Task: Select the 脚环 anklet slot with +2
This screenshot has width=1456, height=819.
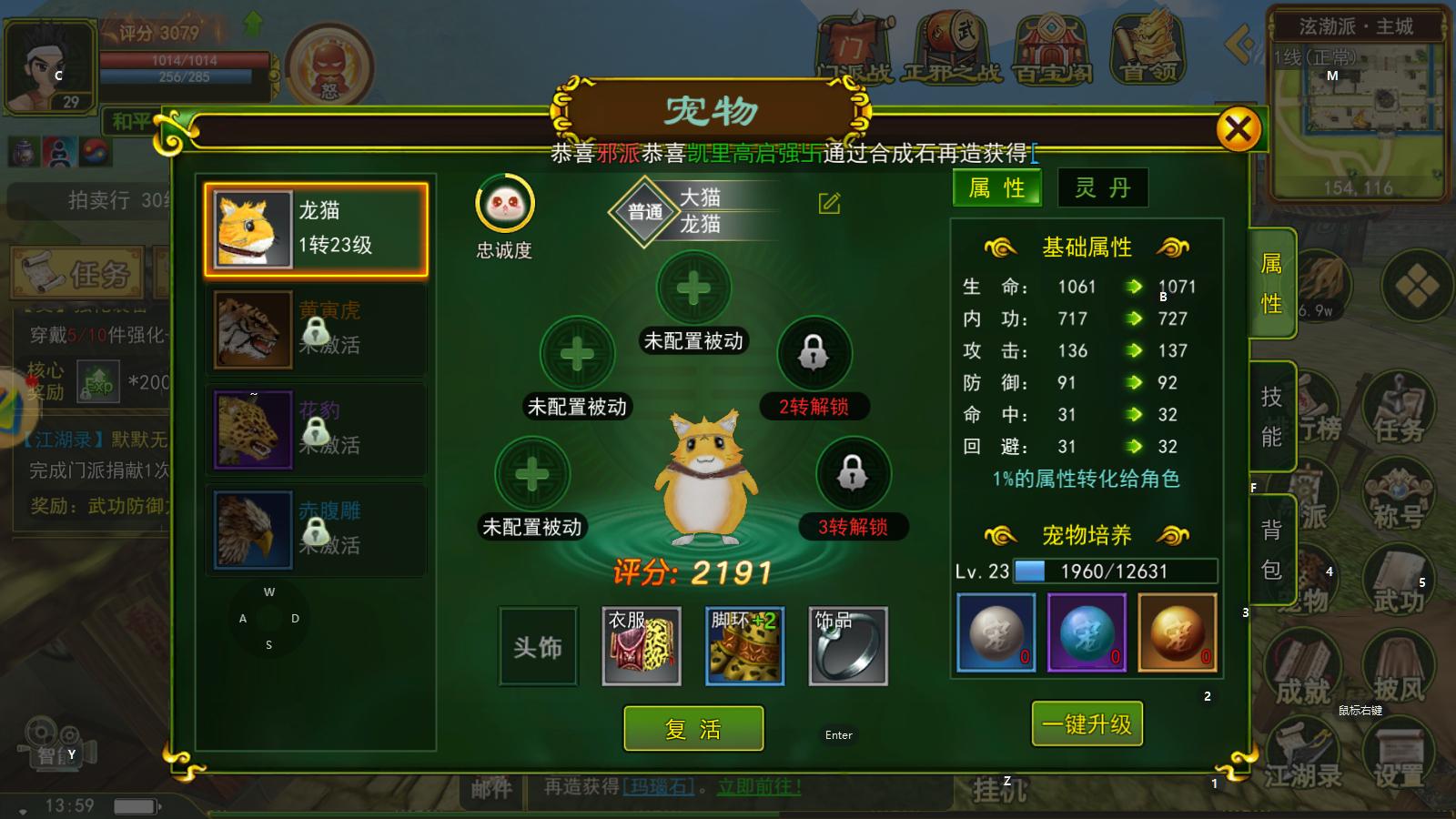Action: pos(744,645)
